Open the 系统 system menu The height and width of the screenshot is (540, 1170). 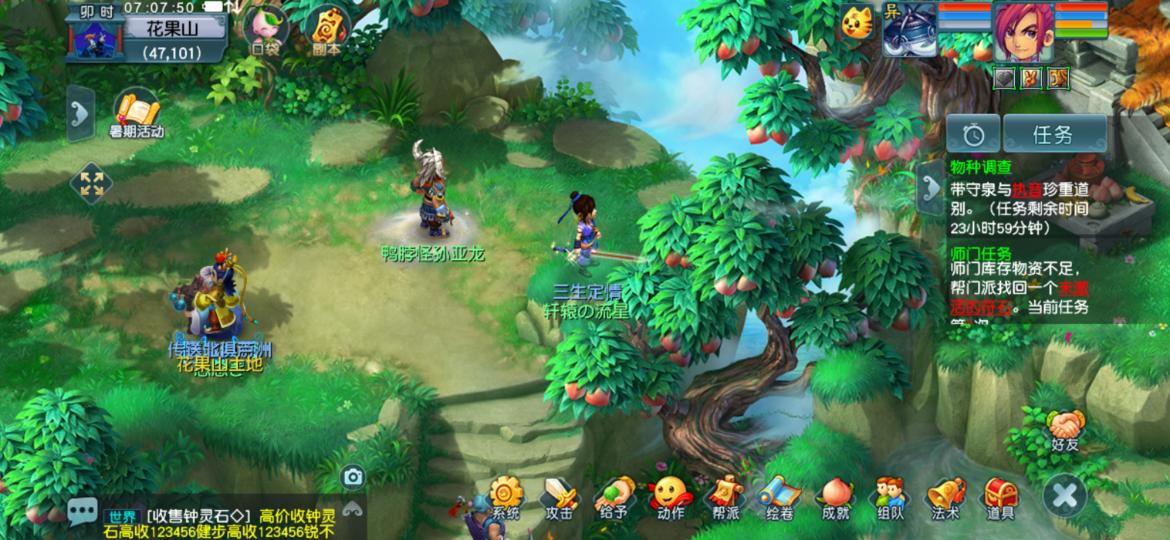click(x=505, y=497)
